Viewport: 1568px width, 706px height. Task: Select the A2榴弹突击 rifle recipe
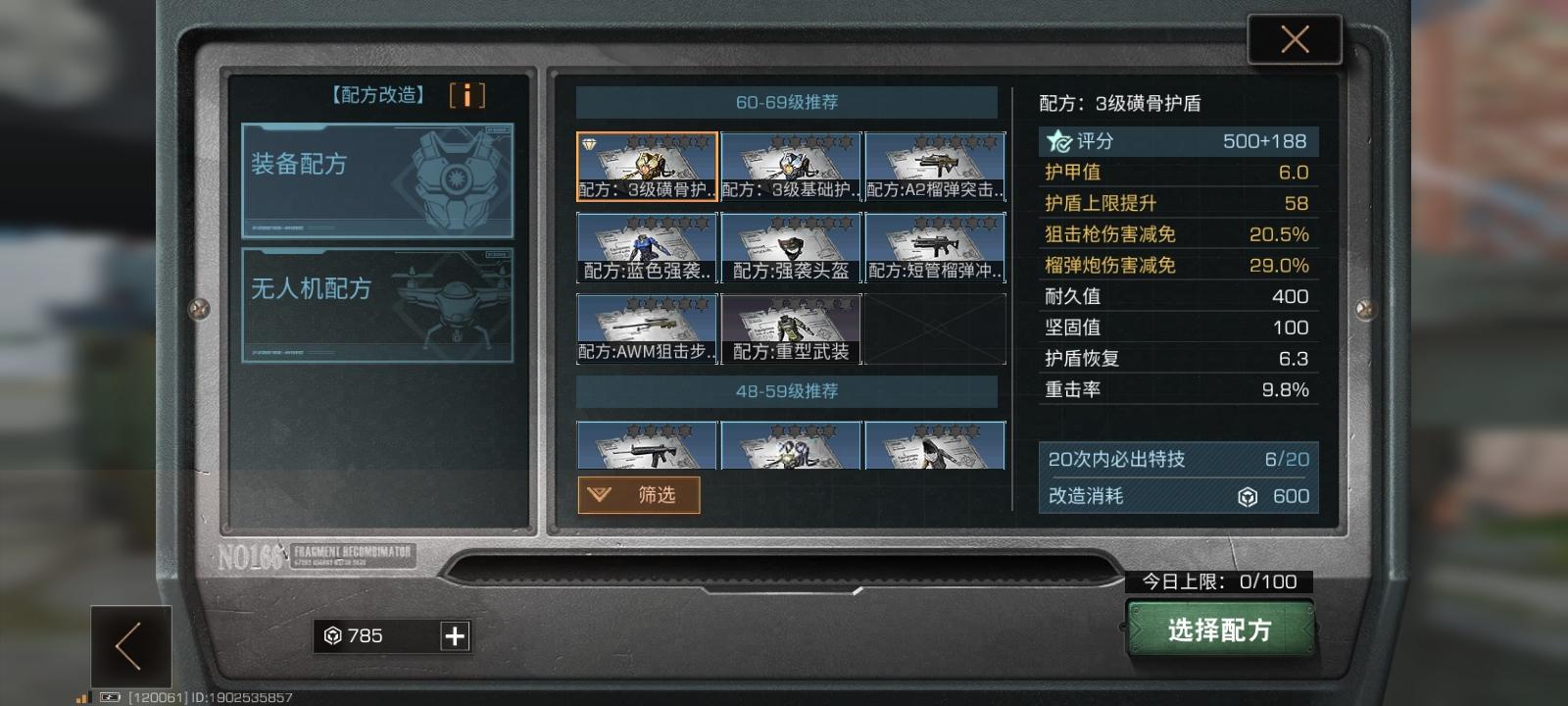[936, 167]
